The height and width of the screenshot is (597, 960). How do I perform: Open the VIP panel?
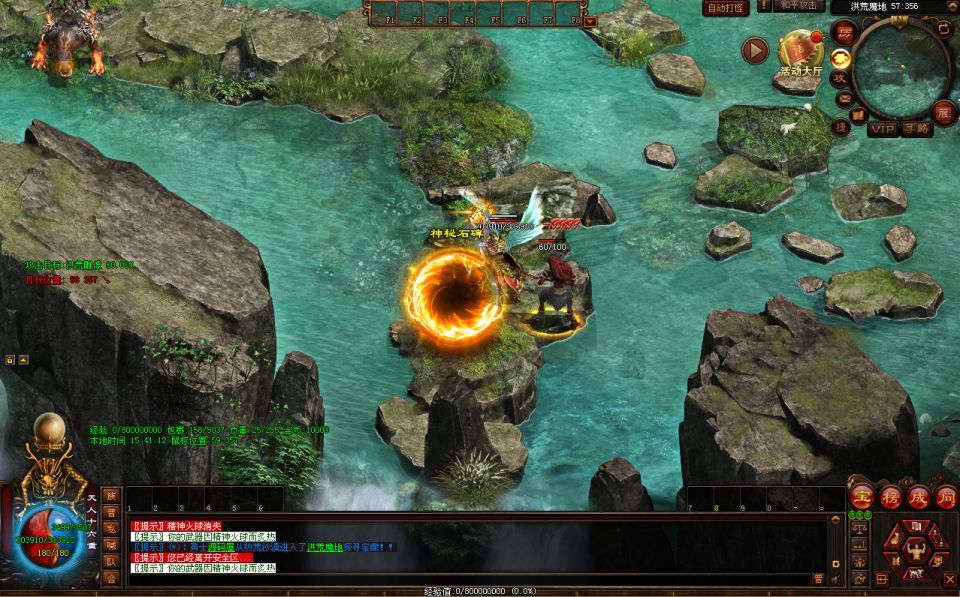point(882,129)
